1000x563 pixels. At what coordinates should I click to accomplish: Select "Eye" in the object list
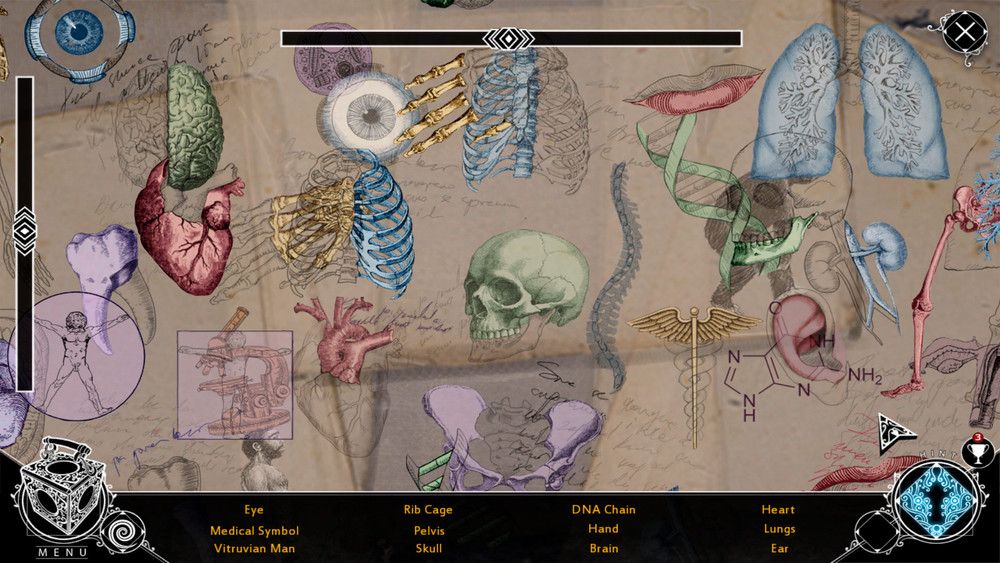click(254, 510)
